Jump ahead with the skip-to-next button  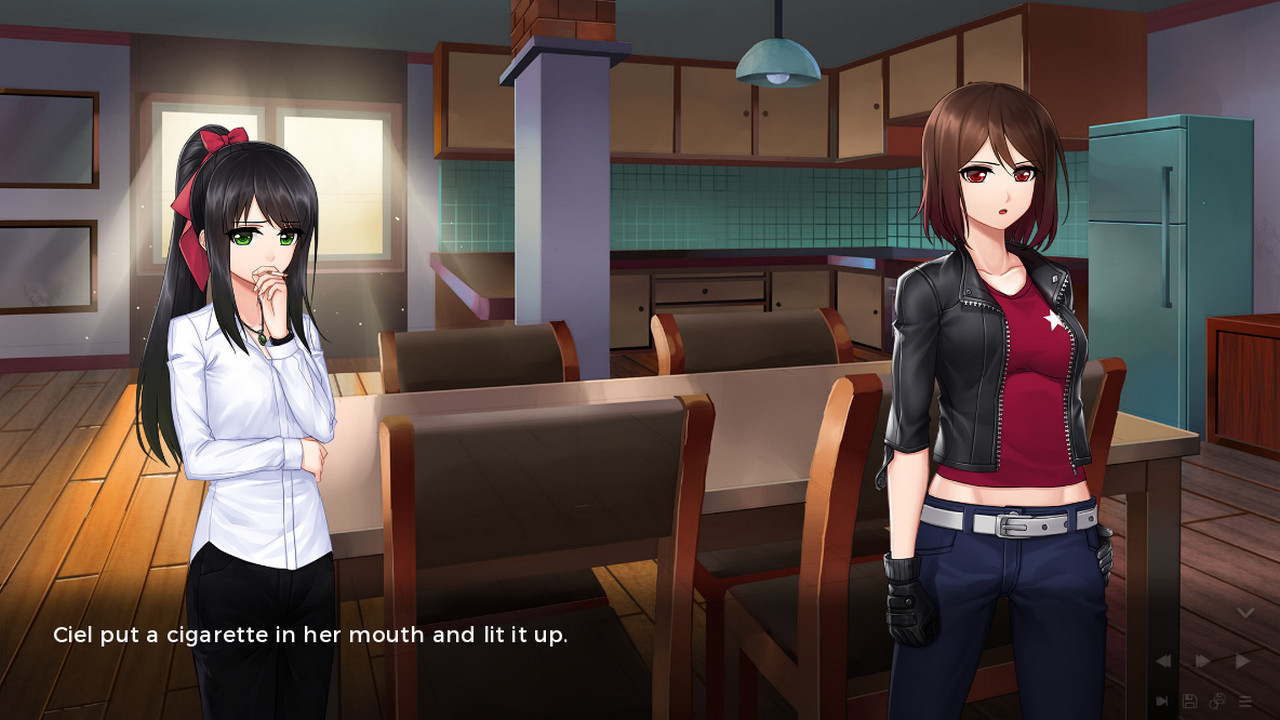1163,701
